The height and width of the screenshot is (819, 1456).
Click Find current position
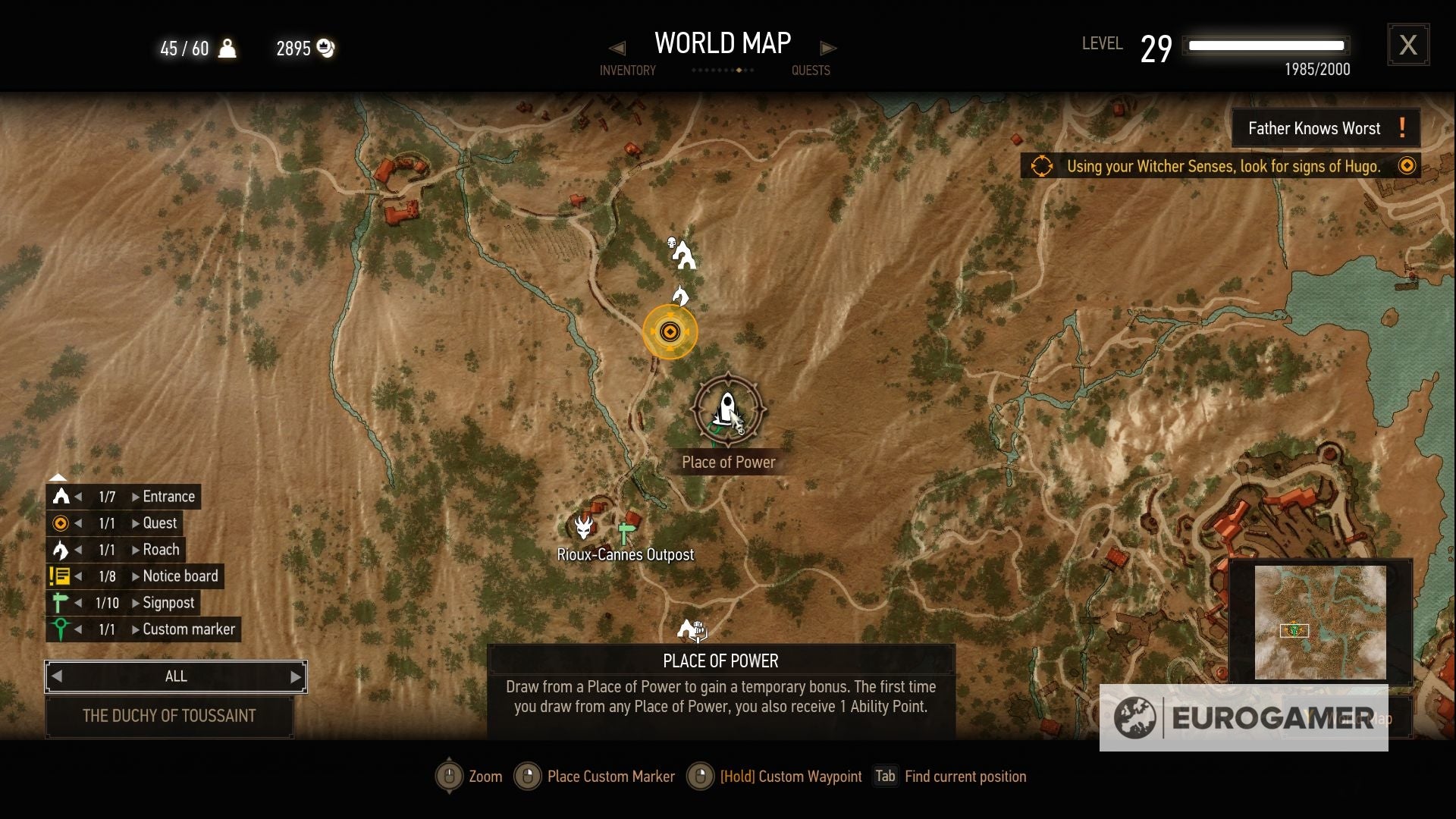(x=965, y=776)
